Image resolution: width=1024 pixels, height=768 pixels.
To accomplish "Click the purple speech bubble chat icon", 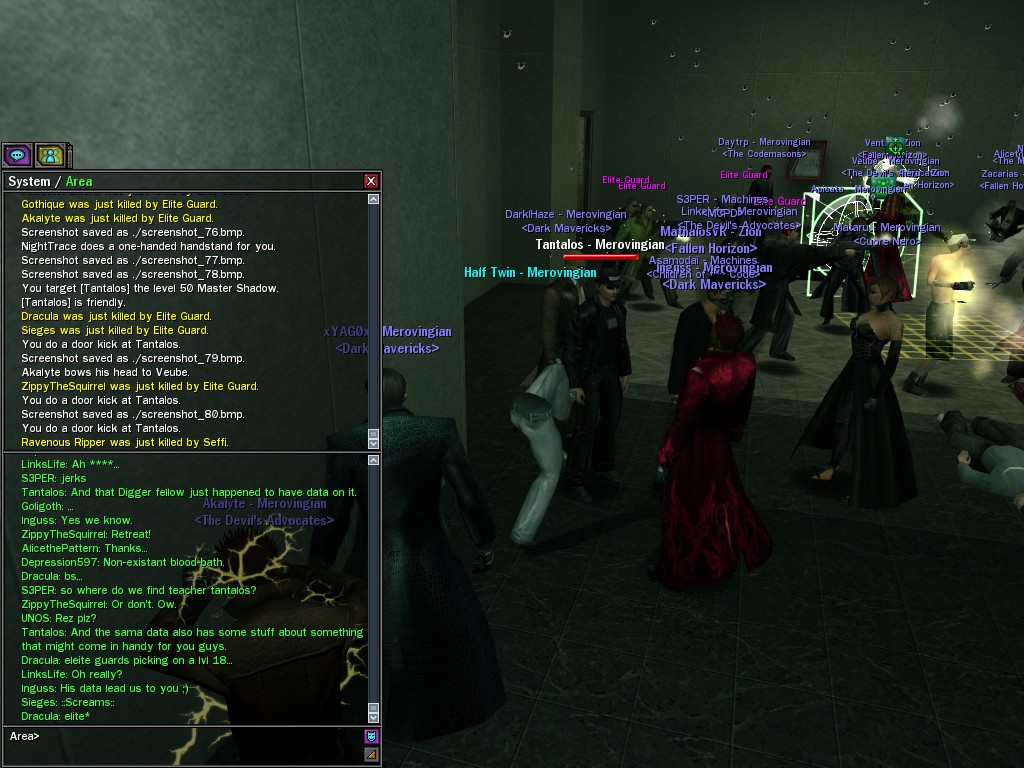I will tap(17, 155).
